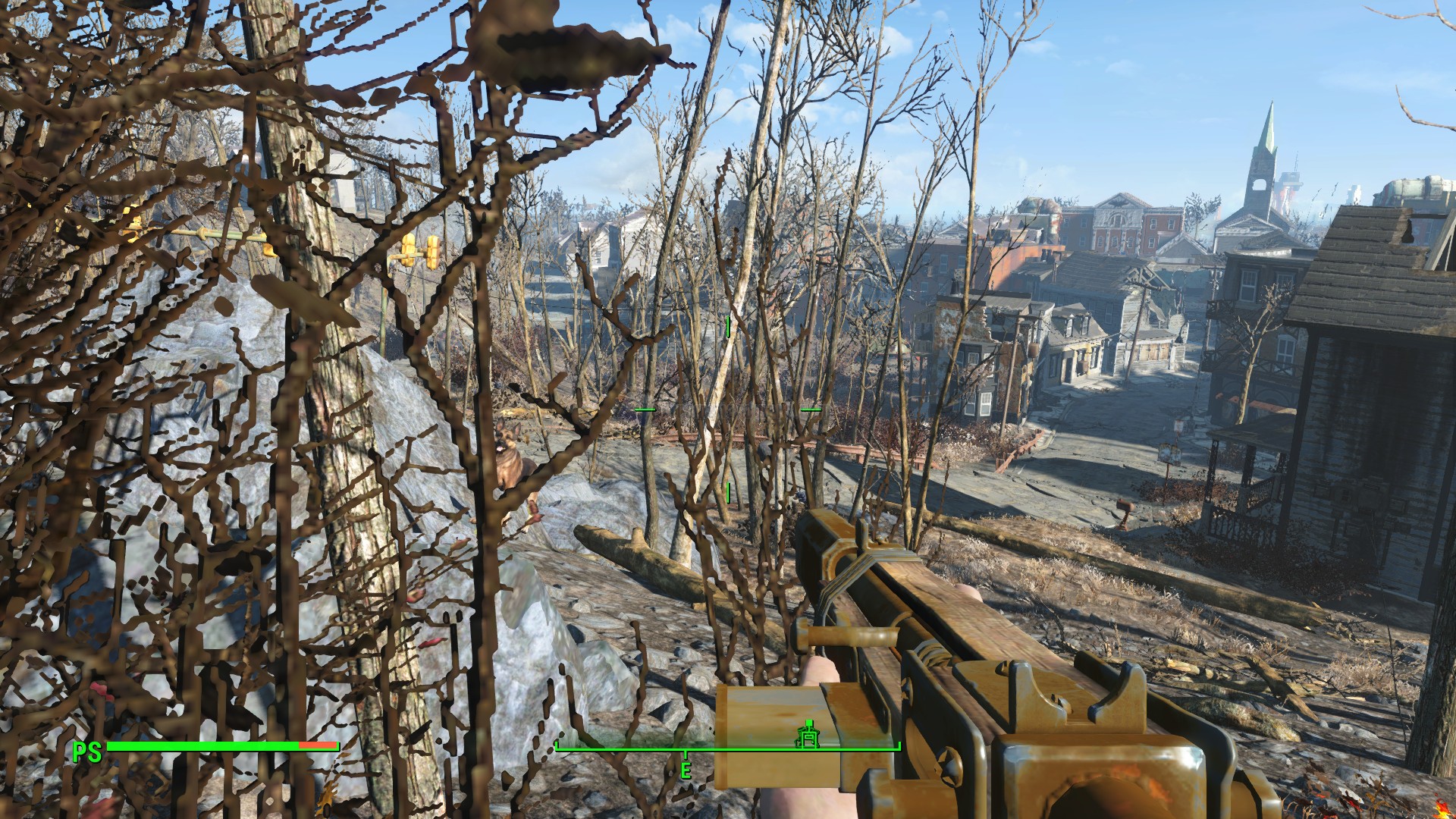Click the green location marker on the compass
Image resolution: width=1456 pixels, height=819 pixels.
[808, 734]
